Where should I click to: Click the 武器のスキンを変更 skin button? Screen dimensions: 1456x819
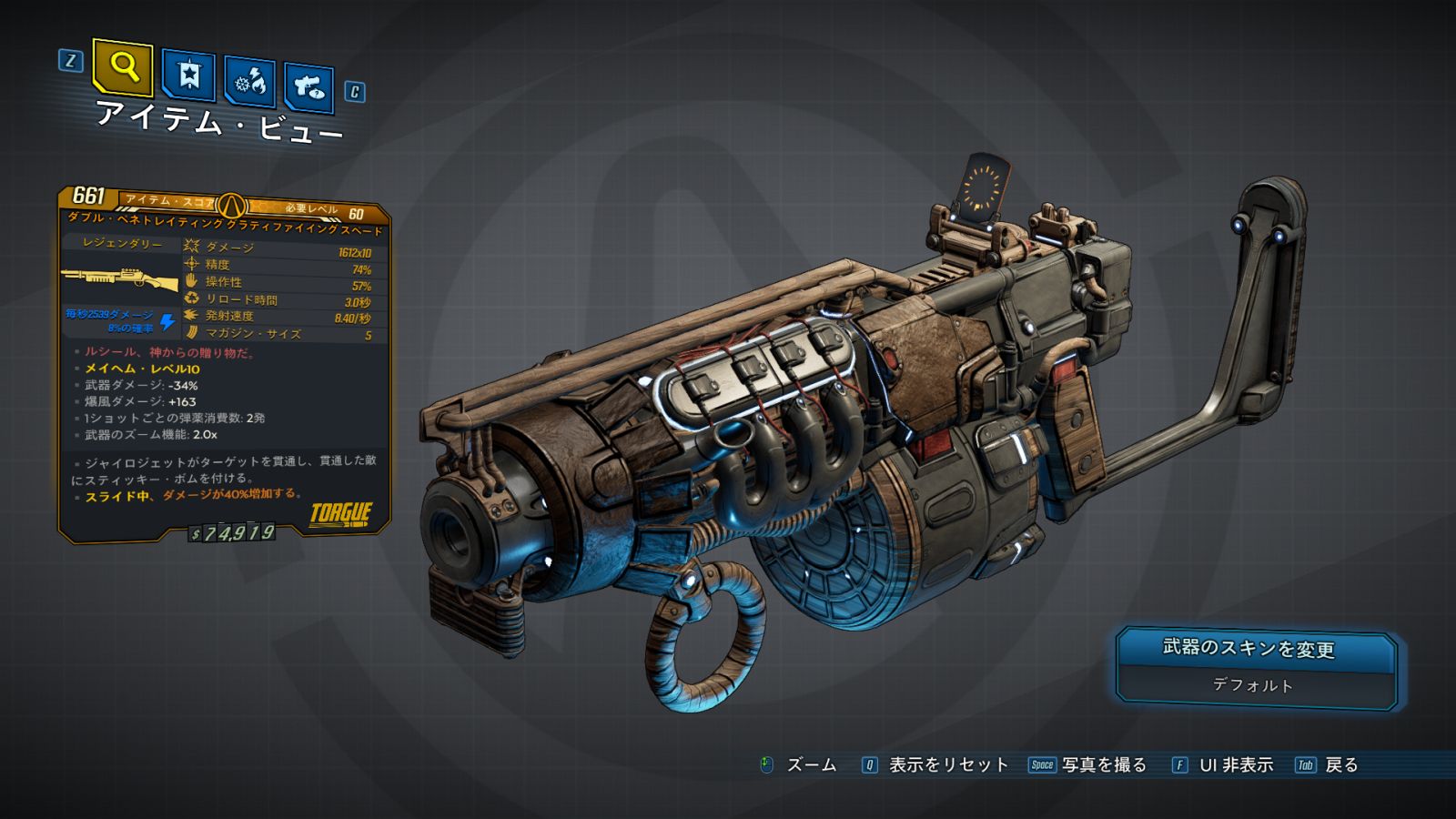pos(1257,668)
